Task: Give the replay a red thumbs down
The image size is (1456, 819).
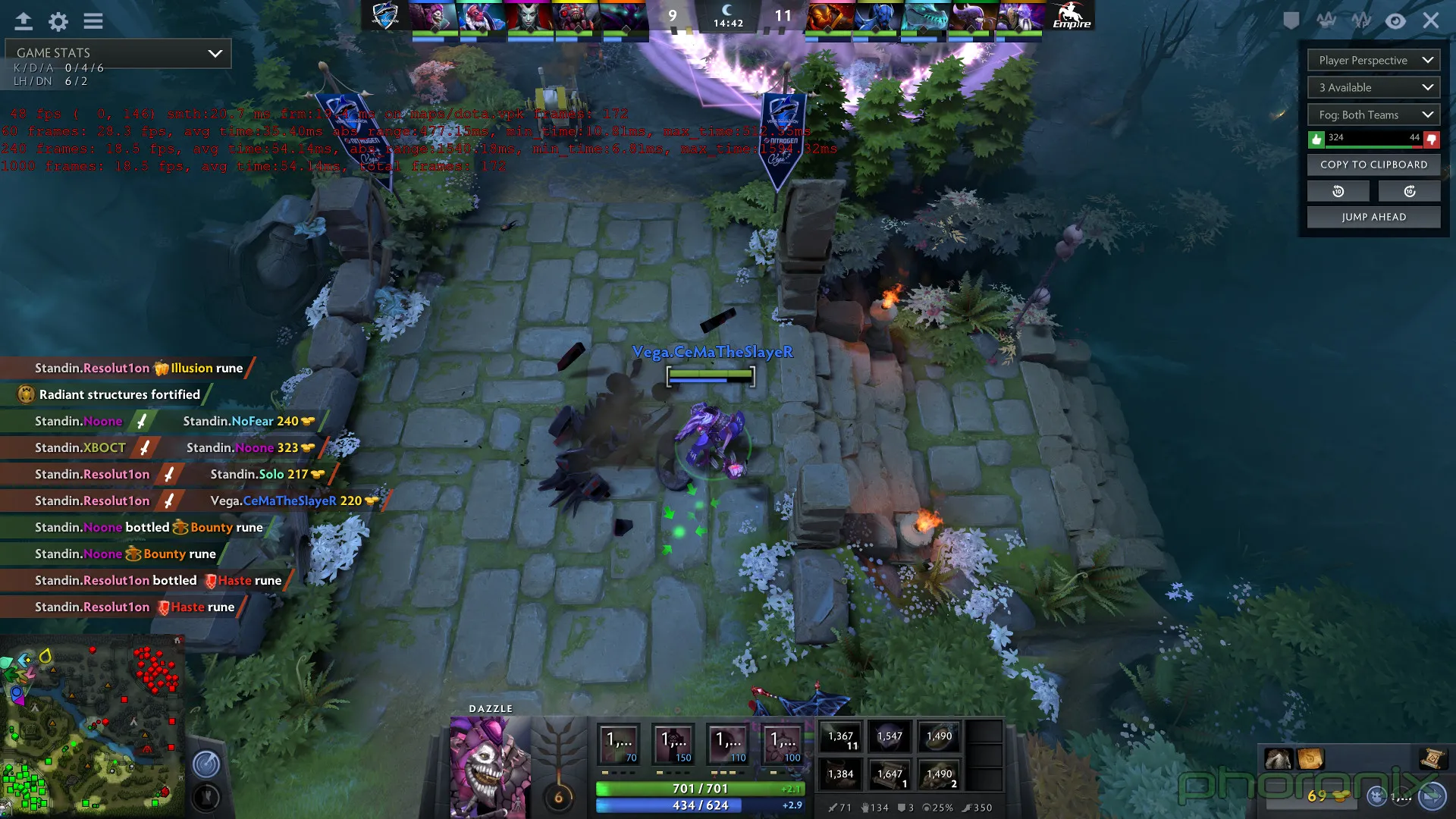Action: [1432, 139]
